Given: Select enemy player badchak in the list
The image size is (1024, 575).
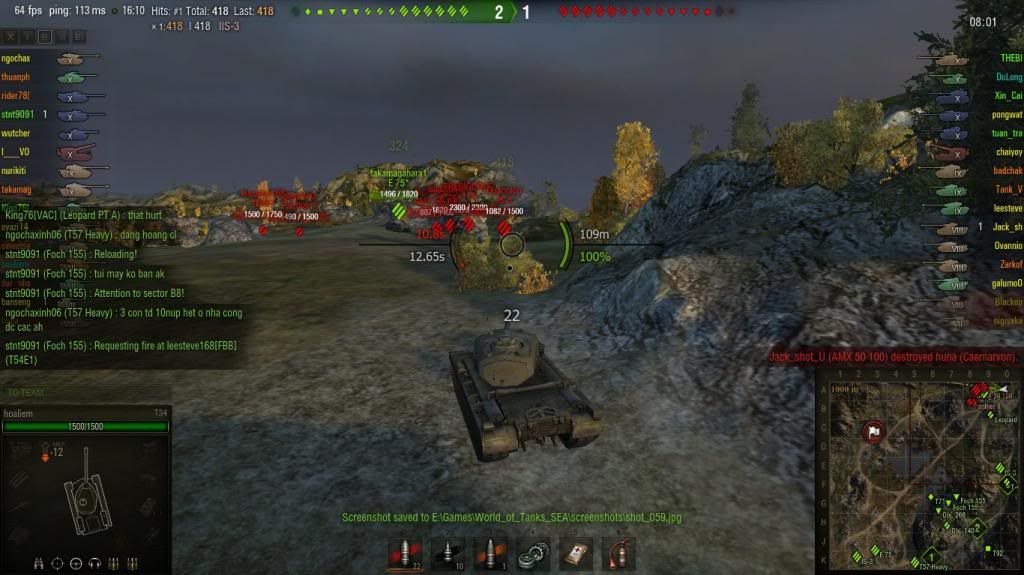Looking at the screenshot, I should [1006, 171].
